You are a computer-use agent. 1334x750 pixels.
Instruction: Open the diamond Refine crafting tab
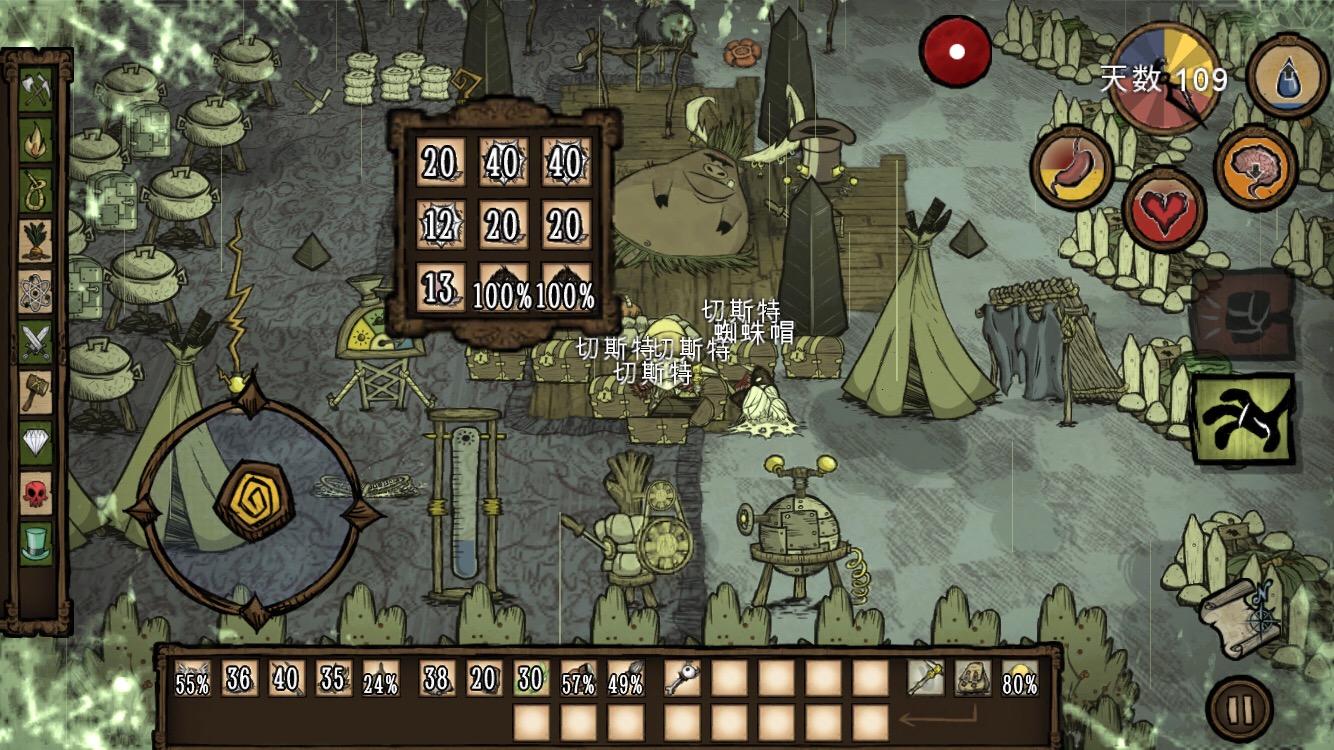[36, 442]
